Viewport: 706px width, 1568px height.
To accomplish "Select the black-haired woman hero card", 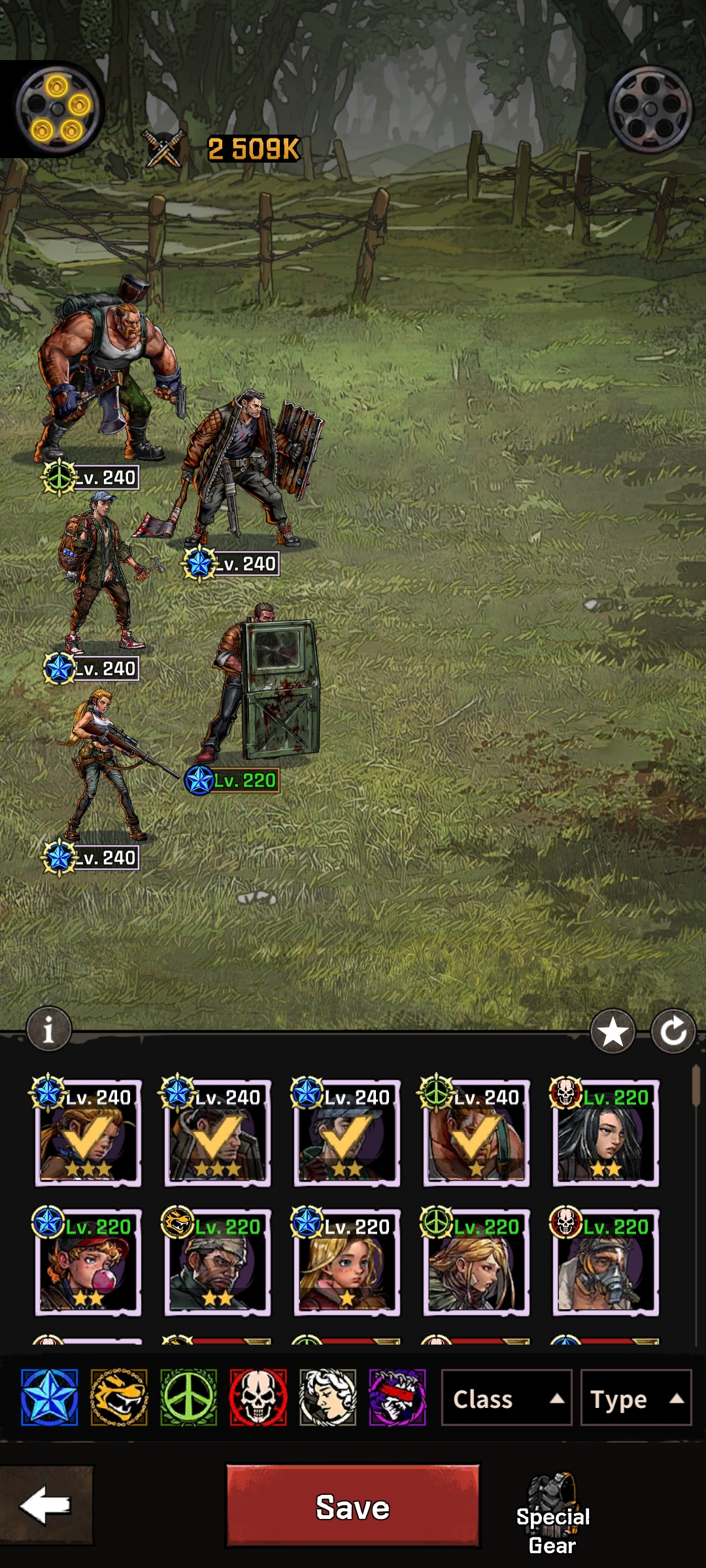I will 606,1134.
